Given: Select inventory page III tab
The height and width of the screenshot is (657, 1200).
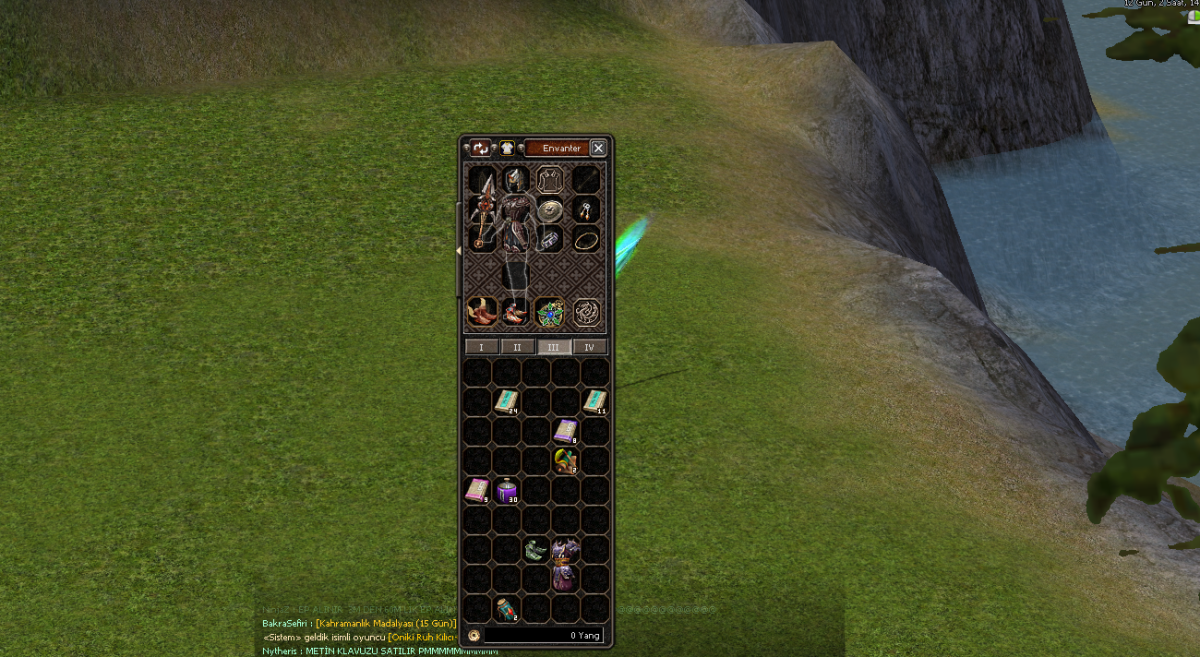Looking at the screenshot, I should point(554,347).
